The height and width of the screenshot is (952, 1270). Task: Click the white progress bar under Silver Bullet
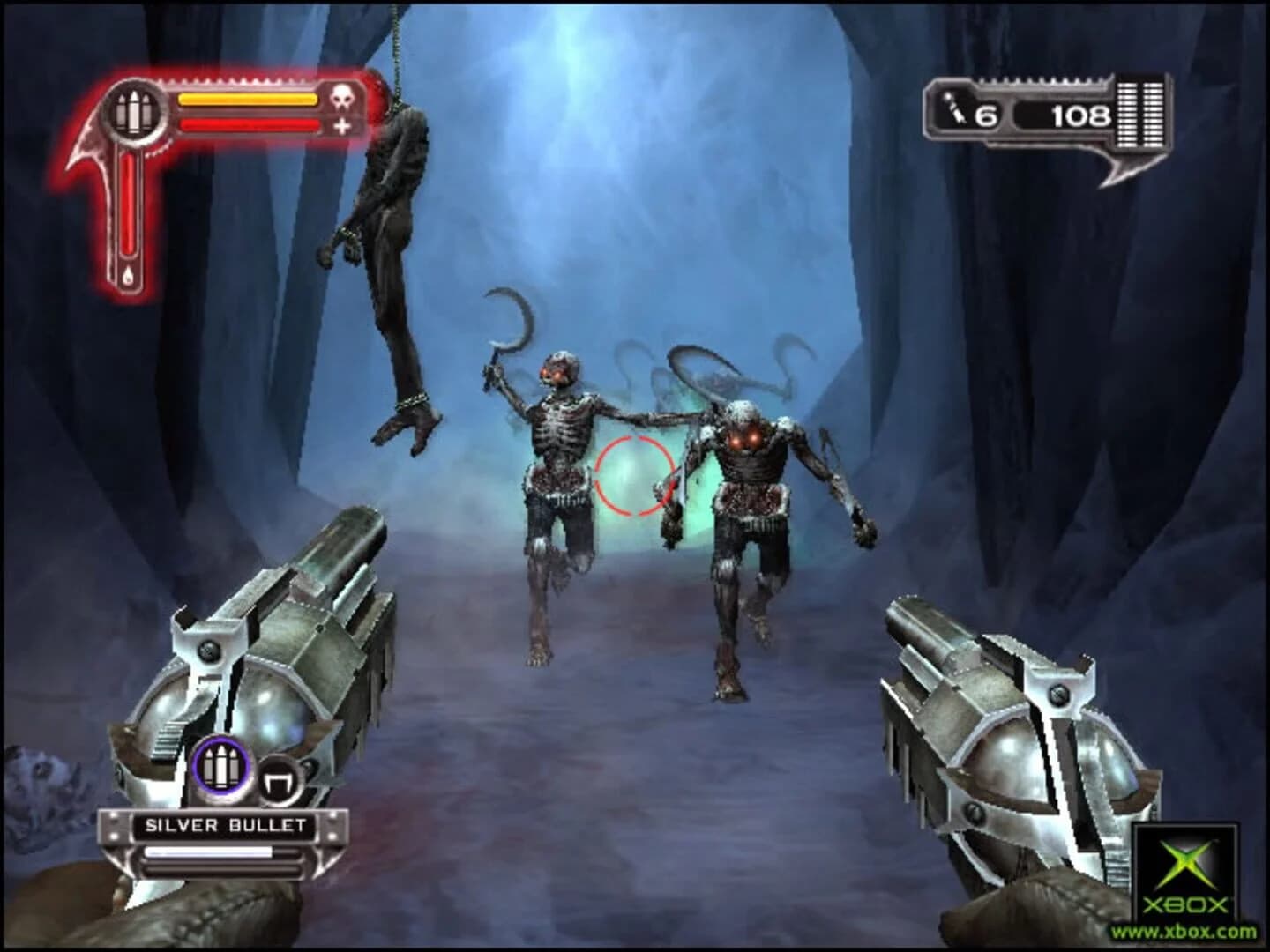[x=209, y=852]
